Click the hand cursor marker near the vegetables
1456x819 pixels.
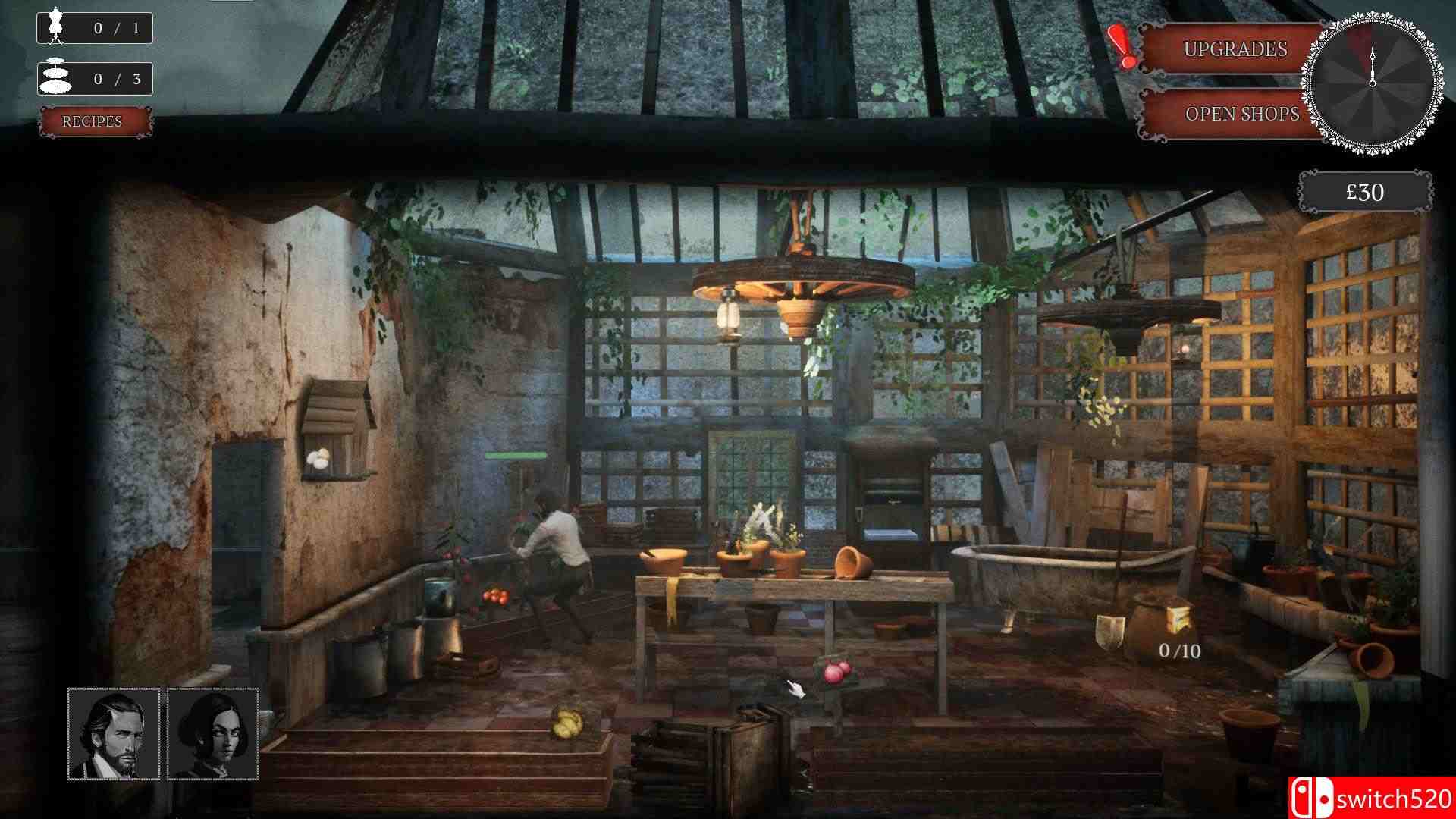click(795, 688)
